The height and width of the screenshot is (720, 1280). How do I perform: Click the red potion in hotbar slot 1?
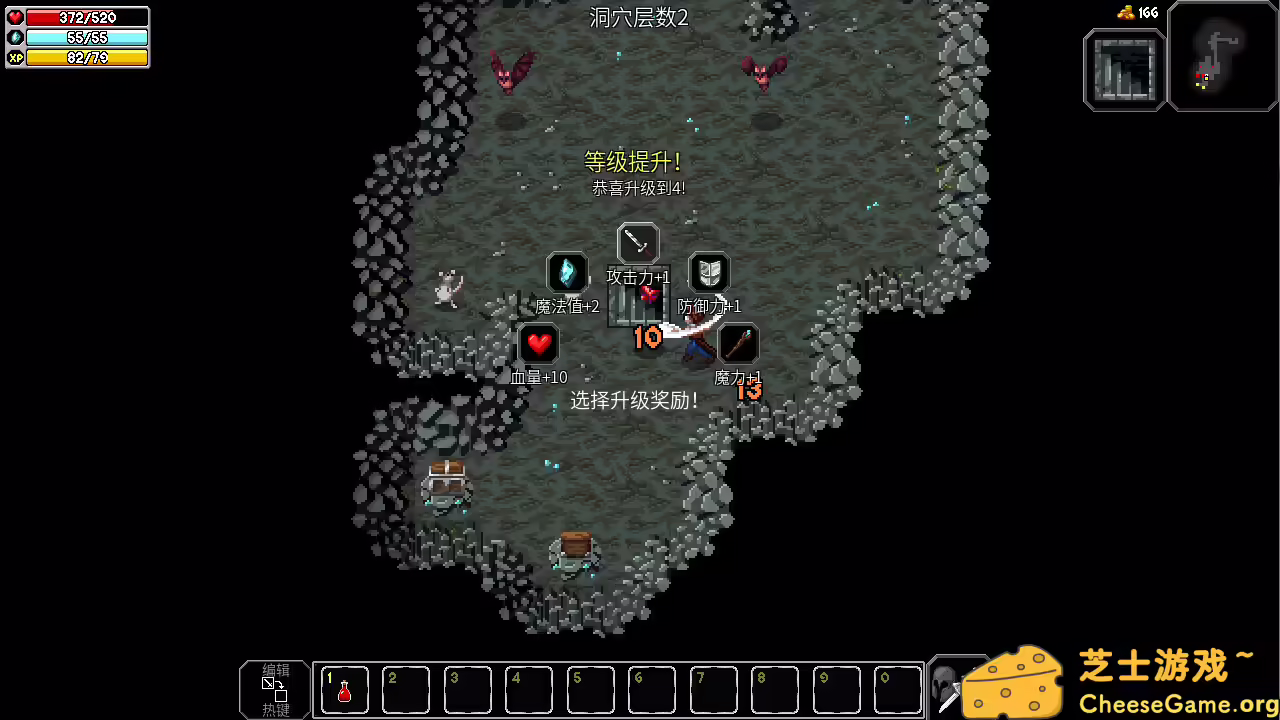click(x=344, y=689)
